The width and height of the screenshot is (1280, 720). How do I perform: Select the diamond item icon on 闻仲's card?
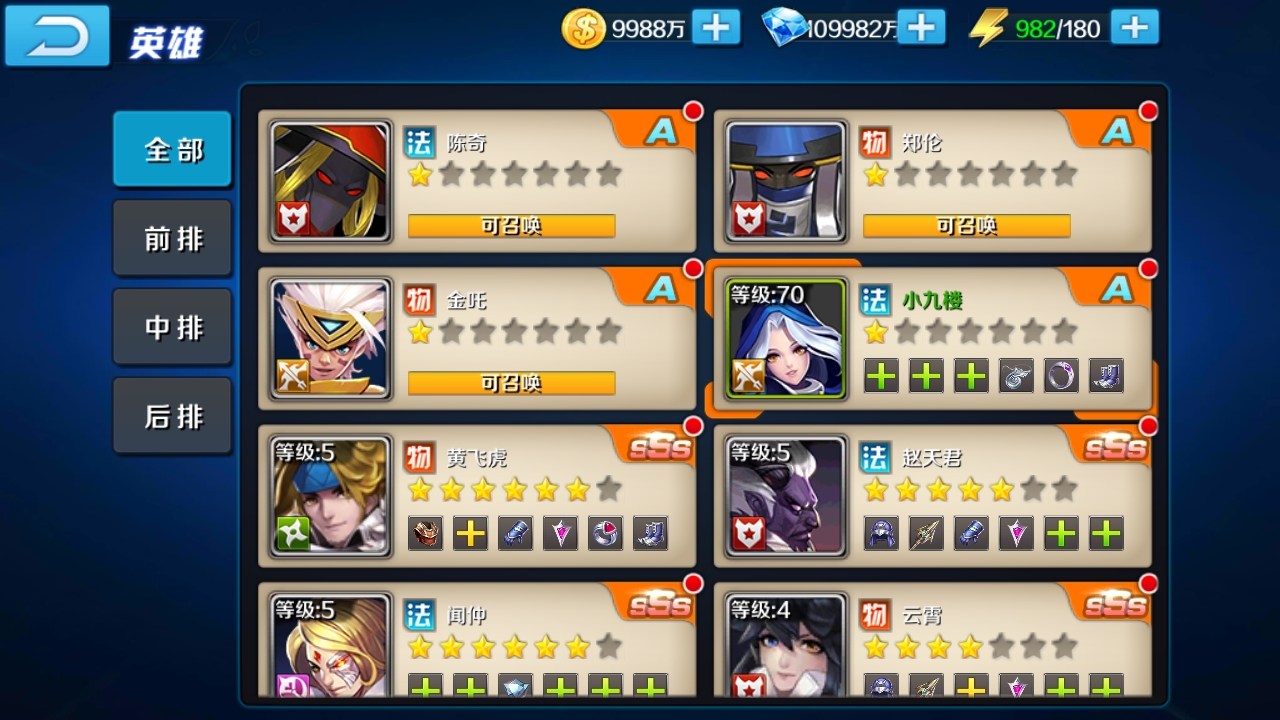tap(515, 690)
